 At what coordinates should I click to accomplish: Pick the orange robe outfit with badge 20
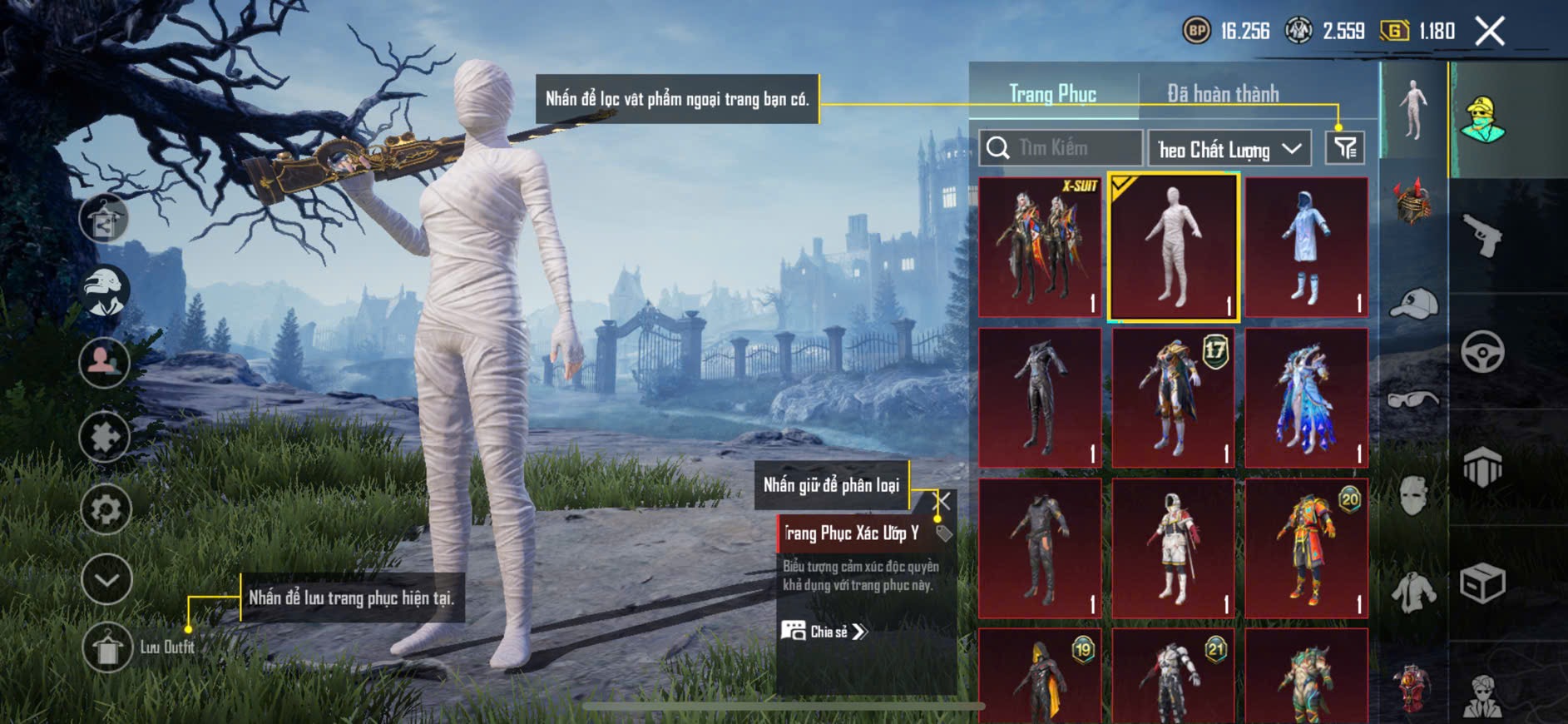click(x=1306, y=548)
